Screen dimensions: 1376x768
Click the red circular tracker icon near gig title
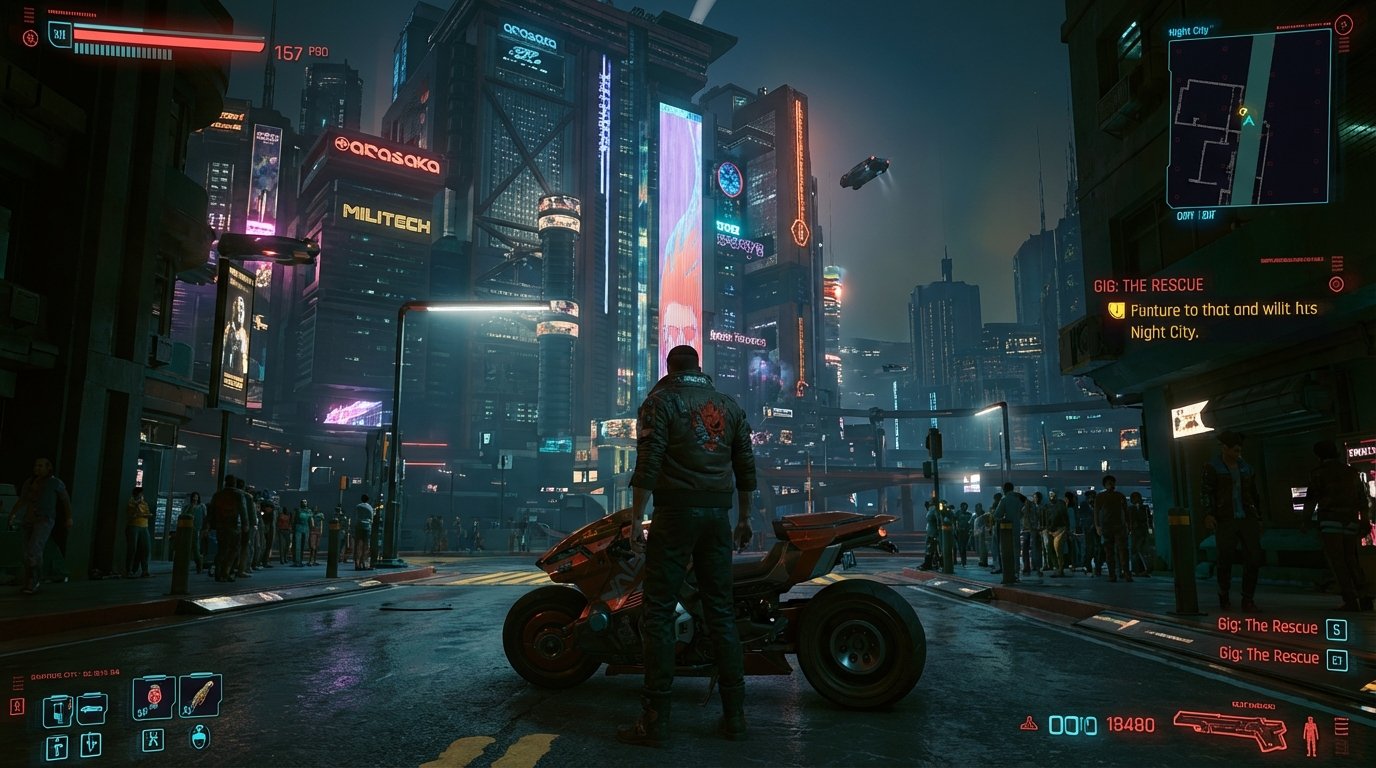tap(1337, 285)
